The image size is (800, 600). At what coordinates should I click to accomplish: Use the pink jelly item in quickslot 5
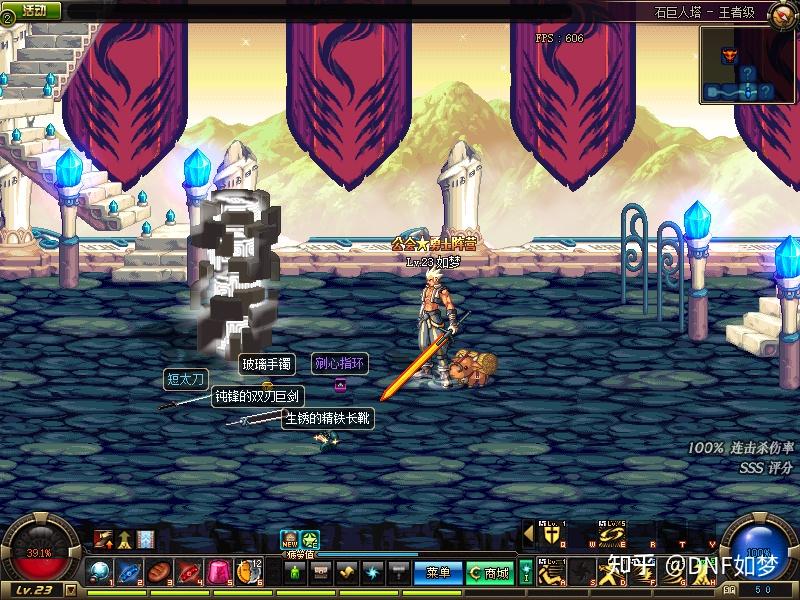tap(219, 572)
